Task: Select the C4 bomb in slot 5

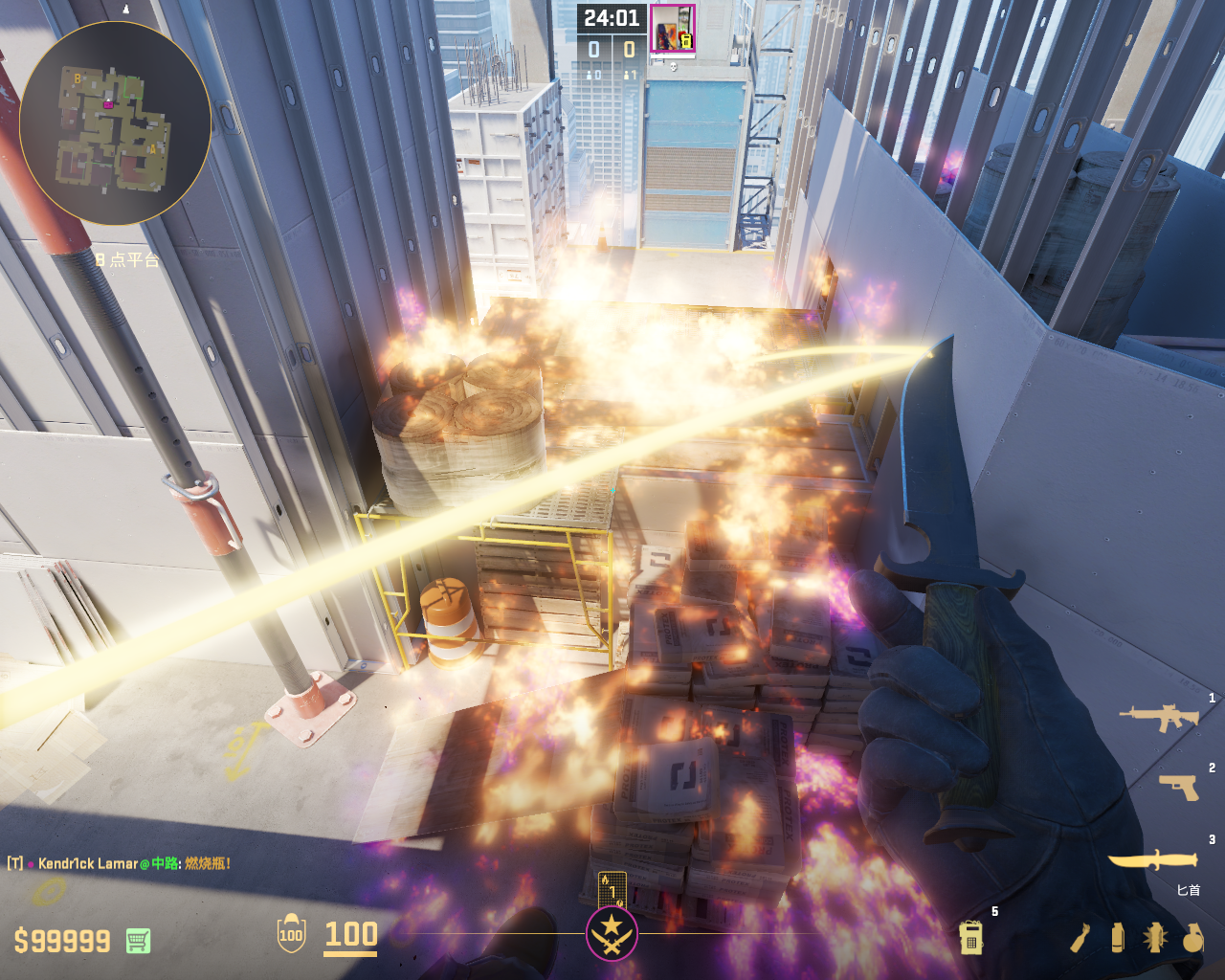Action: point(971,937)
